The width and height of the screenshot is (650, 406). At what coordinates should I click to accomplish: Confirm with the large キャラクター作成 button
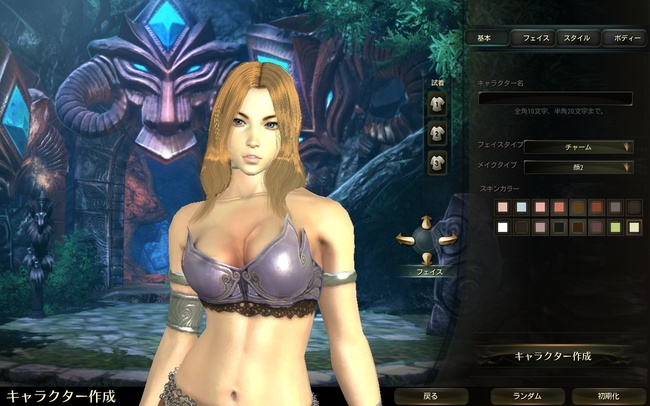553,356
